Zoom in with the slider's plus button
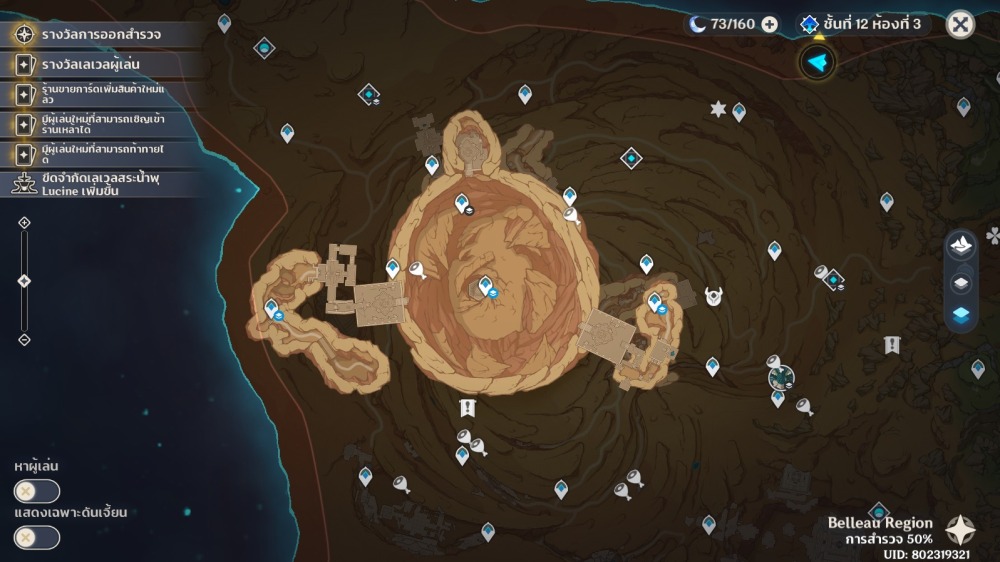 [x=25, y=222]
